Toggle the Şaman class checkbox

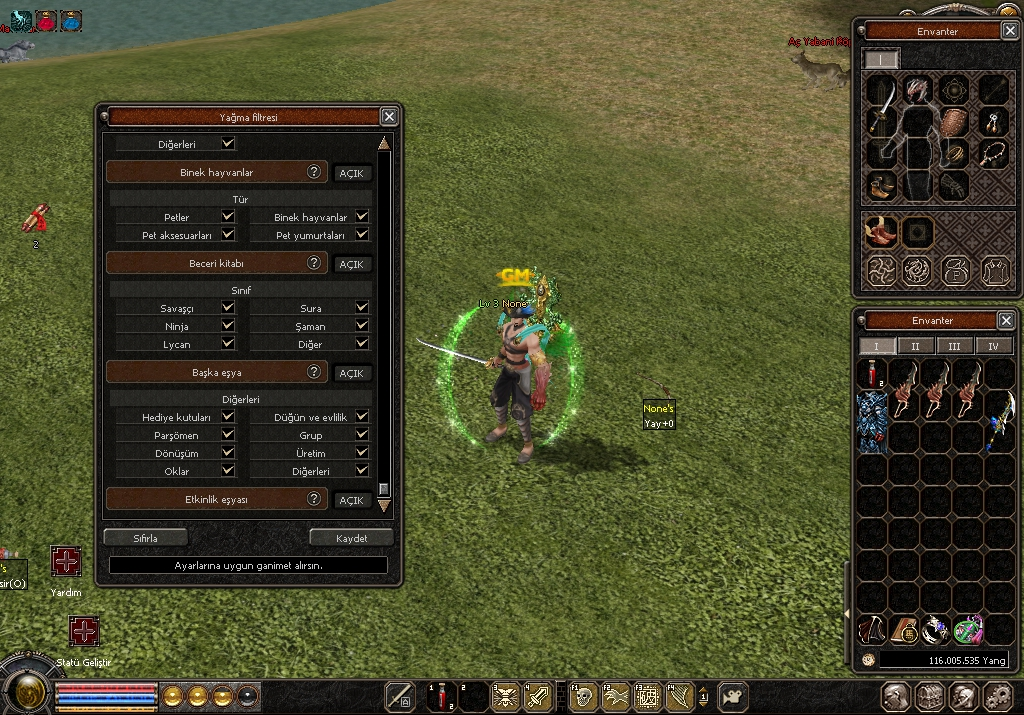[x=362, y=326]
